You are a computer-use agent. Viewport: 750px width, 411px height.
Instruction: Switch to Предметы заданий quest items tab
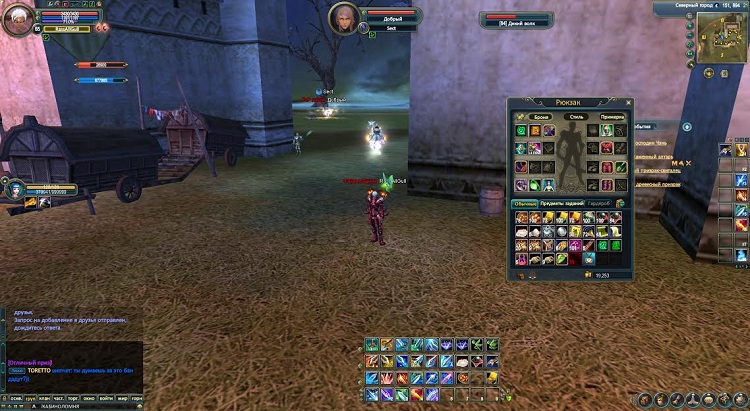coord(562,203)
